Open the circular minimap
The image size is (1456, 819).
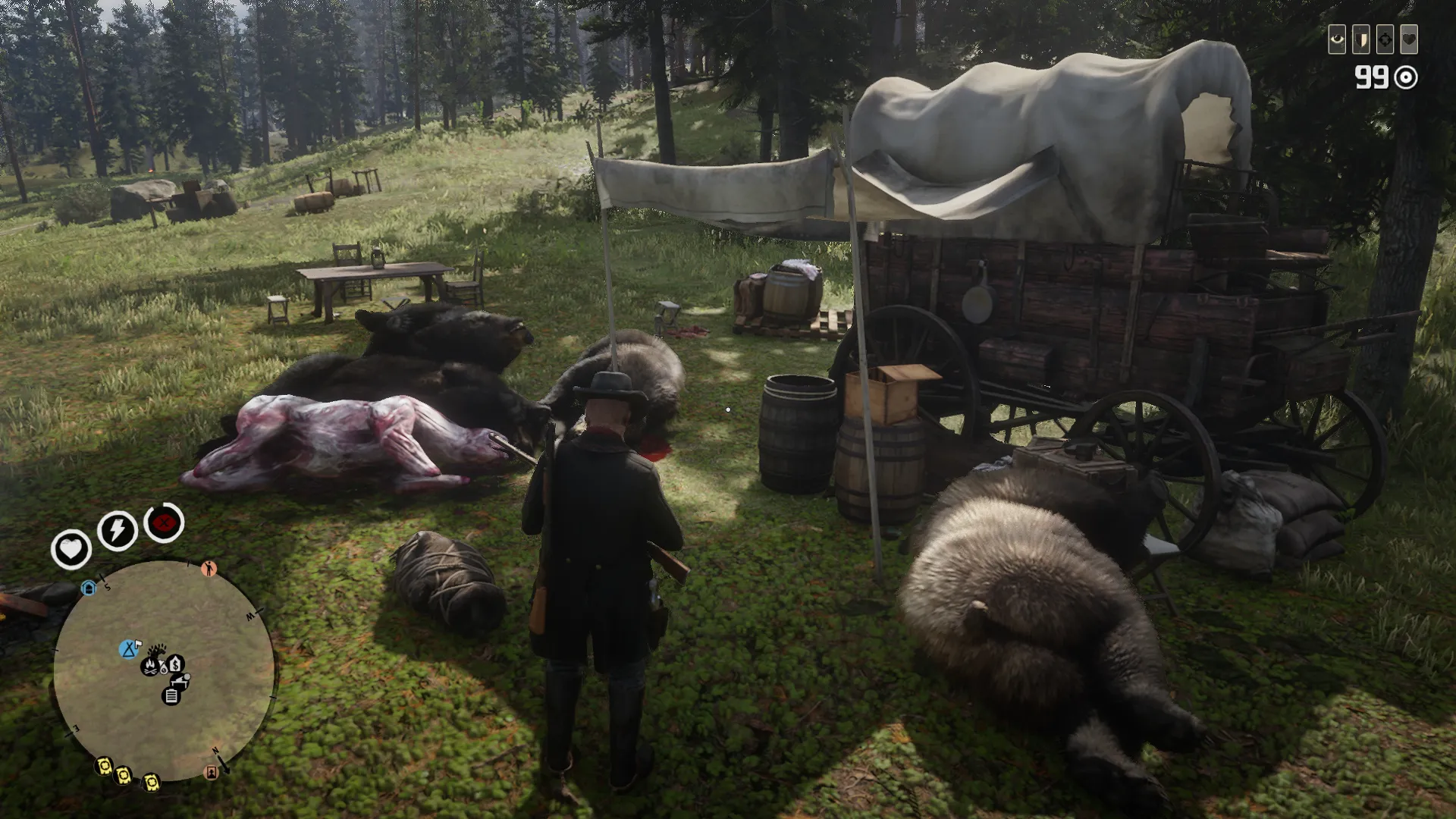(163, 671)
